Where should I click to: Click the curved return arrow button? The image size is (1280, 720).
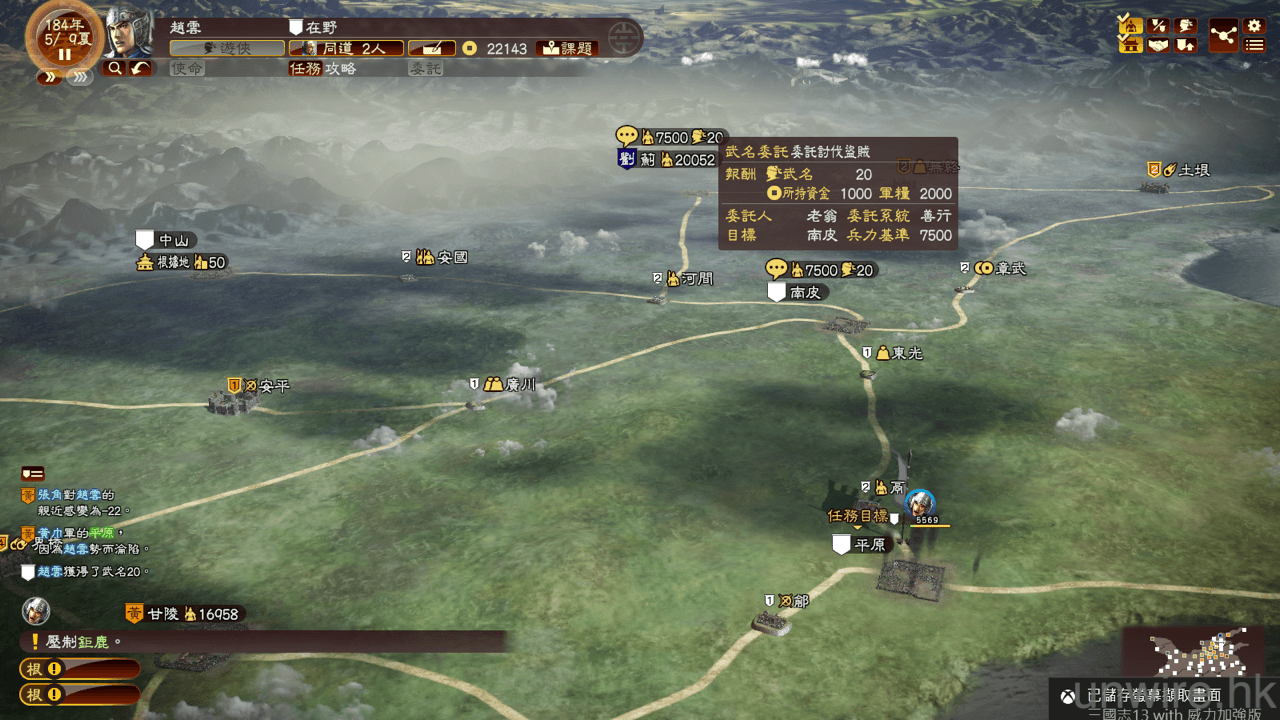[140, 68]
